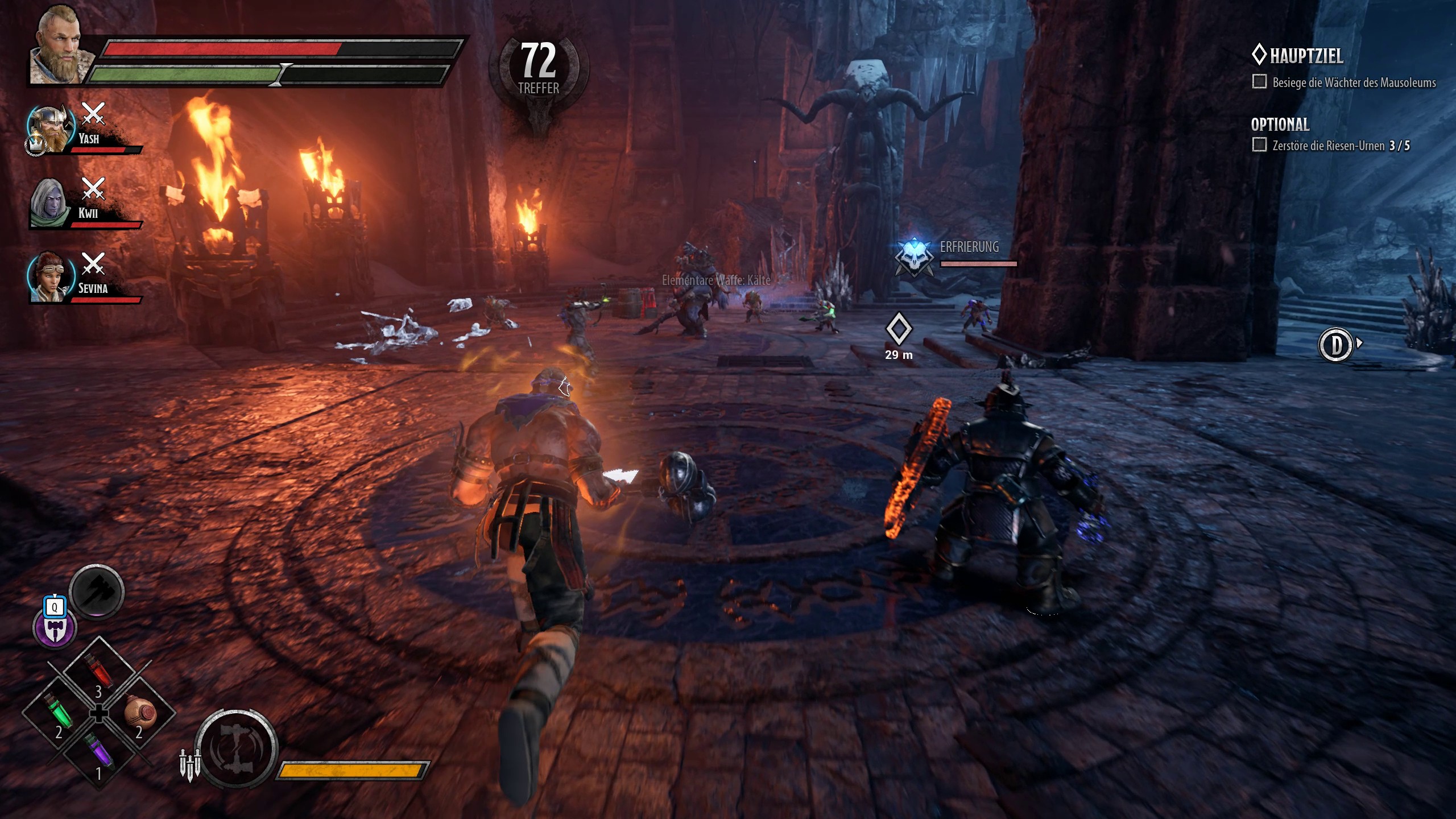The width and height of the screenshot is (1456, 819).
Task: Click the 29 m objective waypoint marker
Action: click(x=899, y=329)
